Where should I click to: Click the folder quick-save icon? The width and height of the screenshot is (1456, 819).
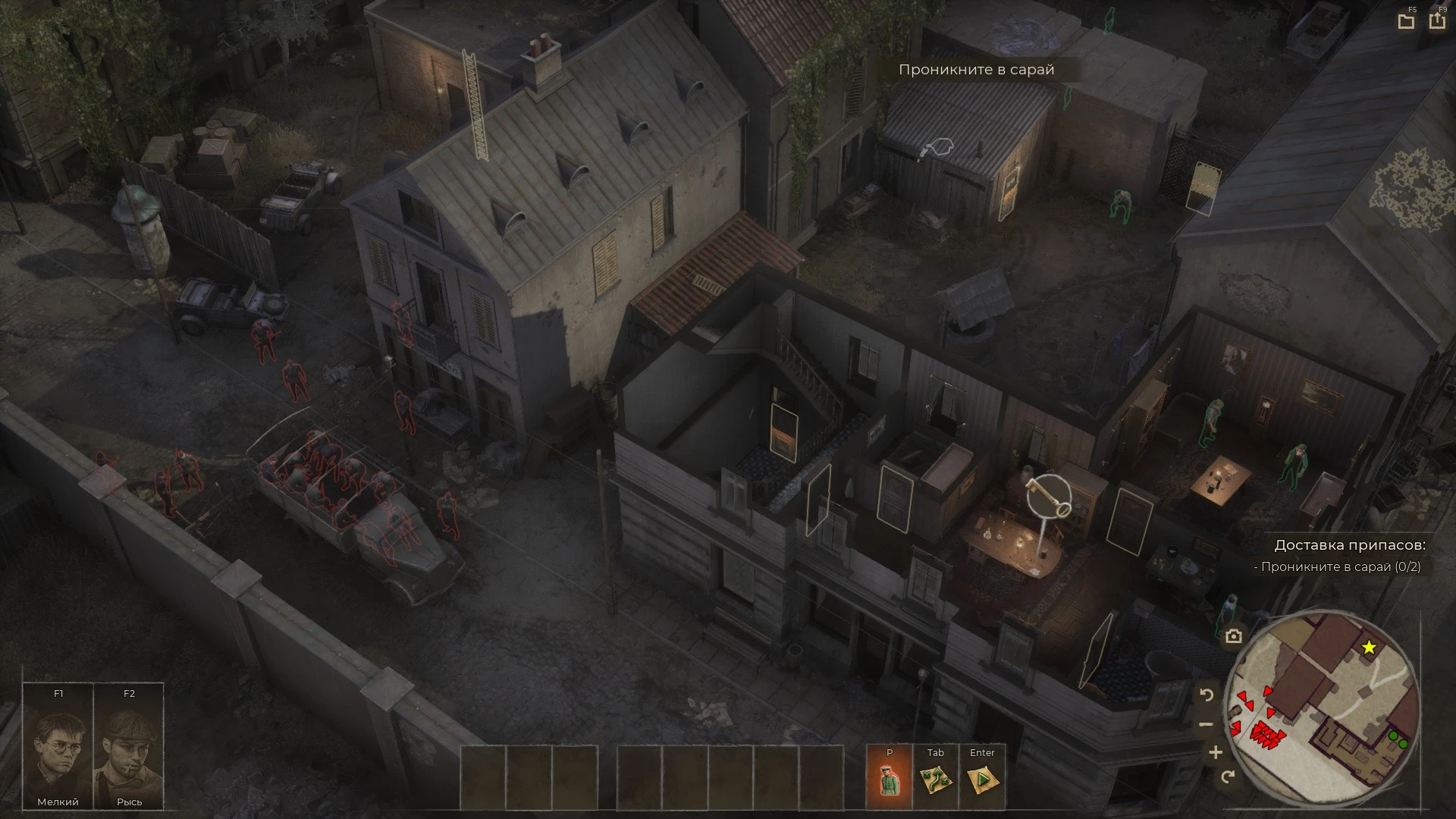tap(1406, 21)
